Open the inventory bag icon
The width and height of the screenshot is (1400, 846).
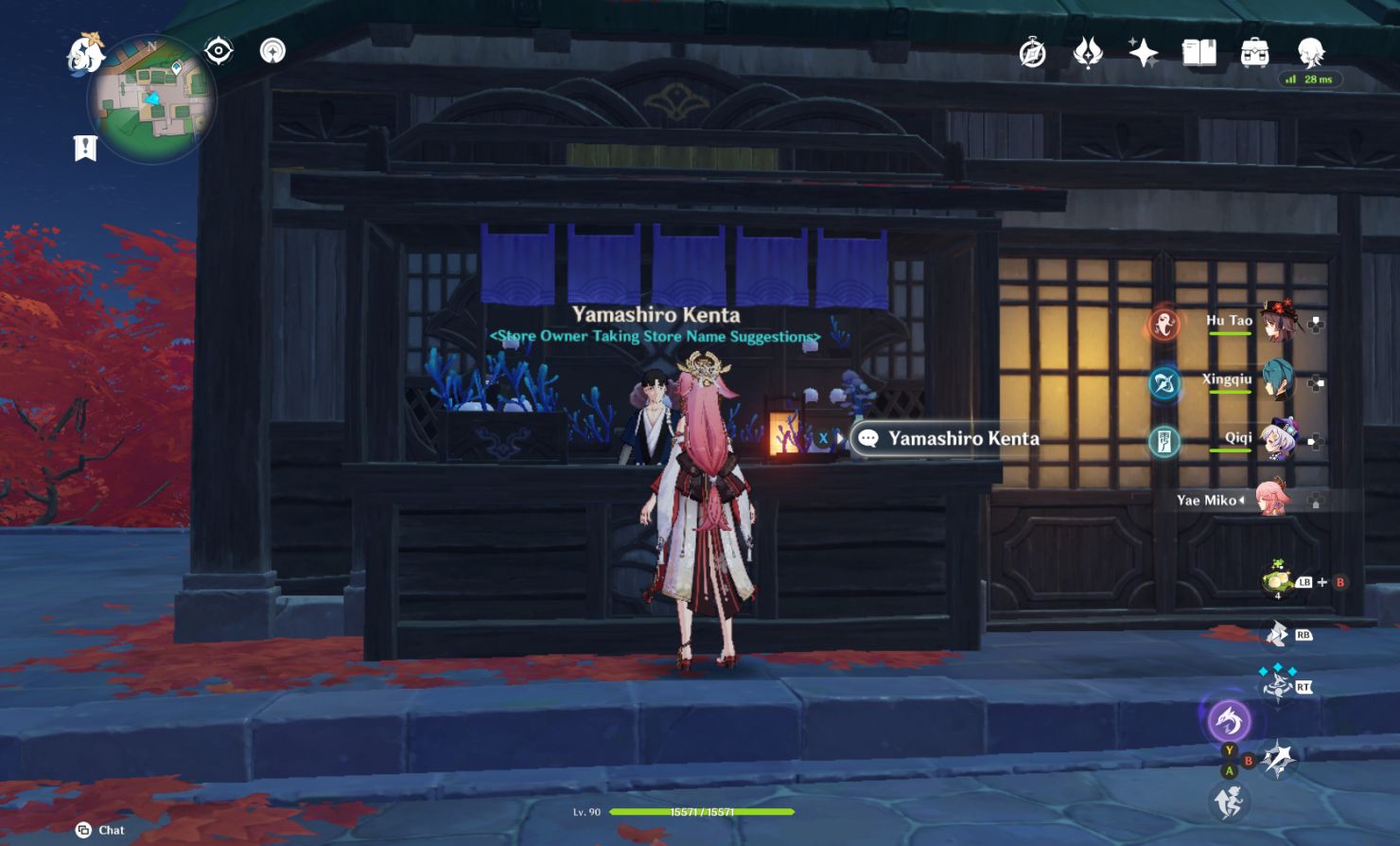(1256, 53)
